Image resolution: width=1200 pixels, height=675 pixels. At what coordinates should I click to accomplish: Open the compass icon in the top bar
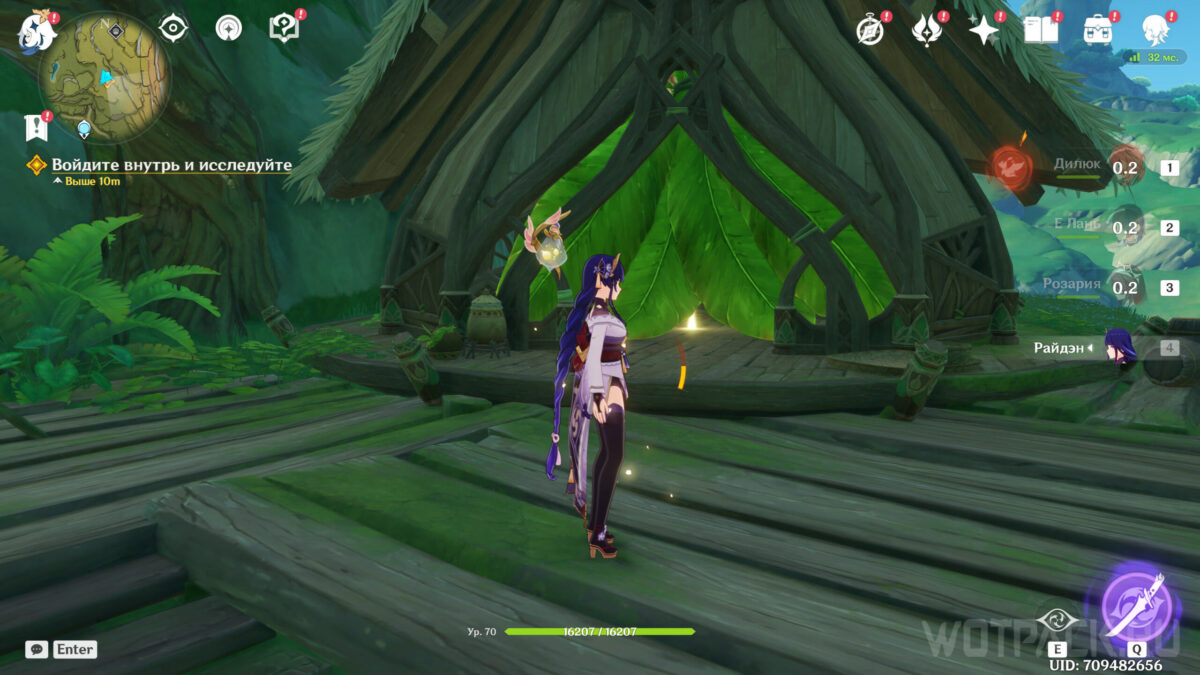coord(871,30)
